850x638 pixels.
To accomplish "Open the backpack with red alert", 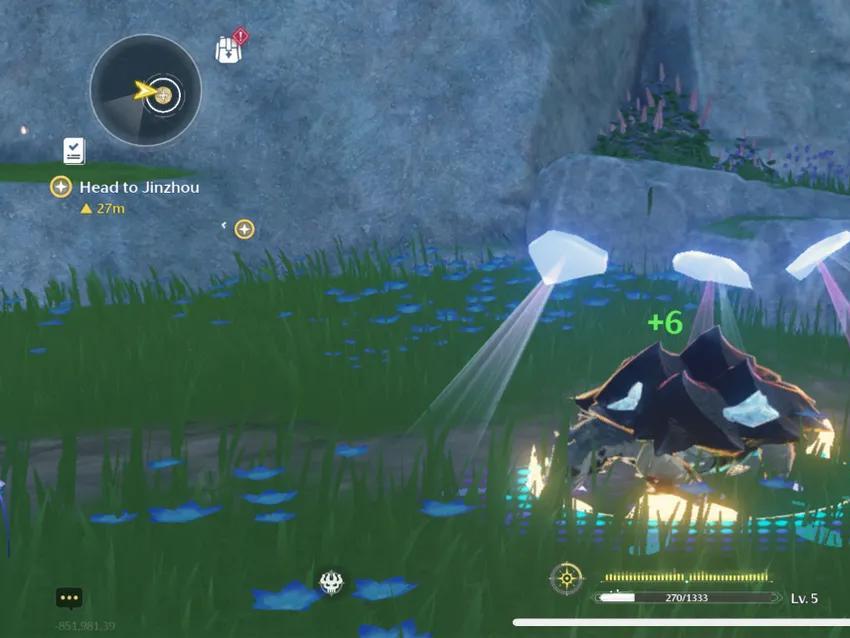I will [x=229, y=49].
